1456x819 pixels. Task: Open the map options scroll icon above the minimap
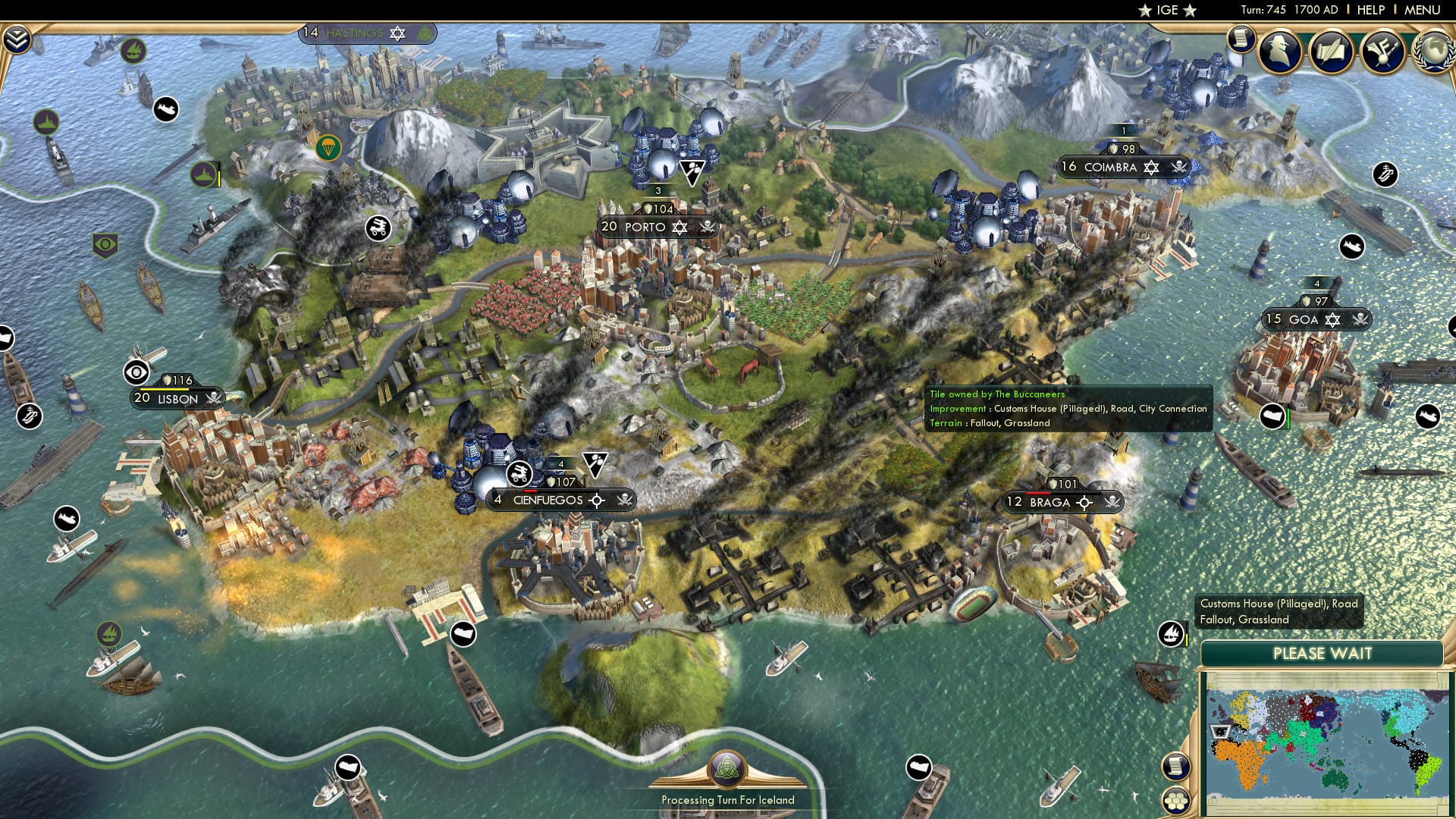(1175, 767)
